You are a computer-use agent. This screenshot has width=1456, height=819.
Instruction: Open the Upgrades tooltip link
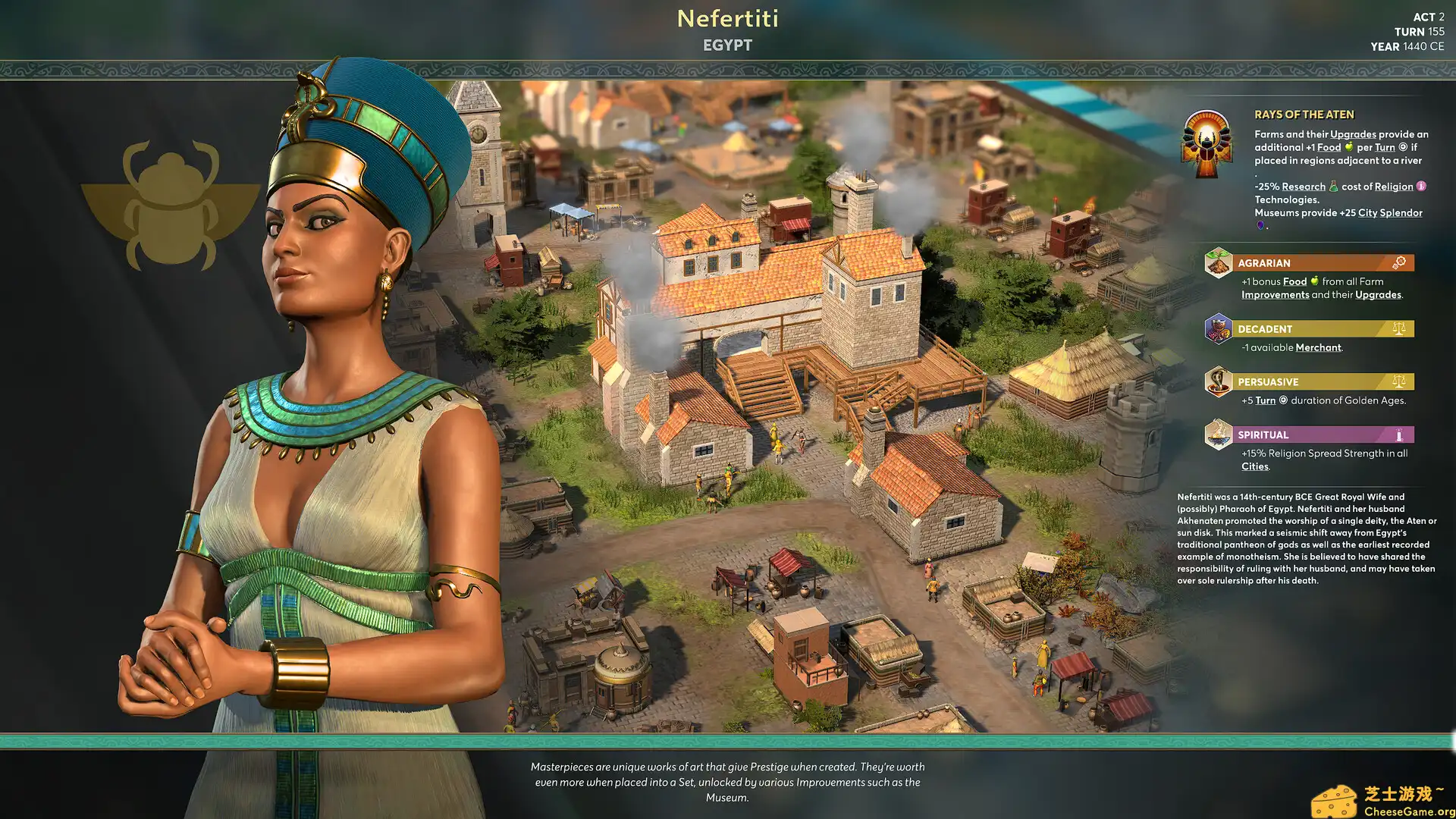click(1353, 133)
